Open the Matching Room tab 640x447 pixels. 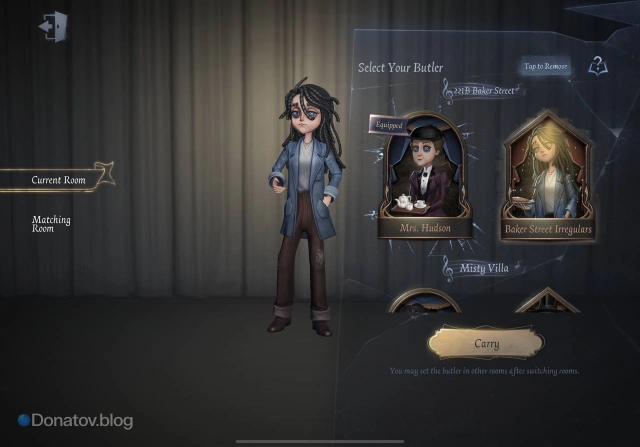(50, 223)
